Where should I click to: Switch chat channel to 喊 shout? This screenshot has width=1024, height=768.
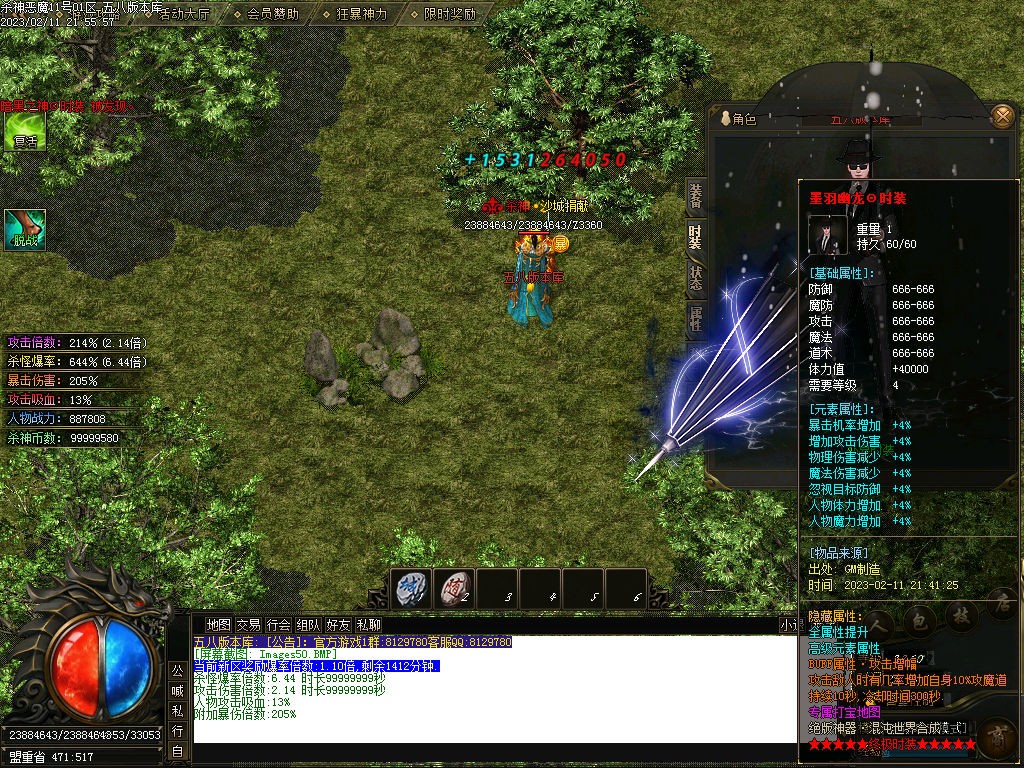(177, 690)
